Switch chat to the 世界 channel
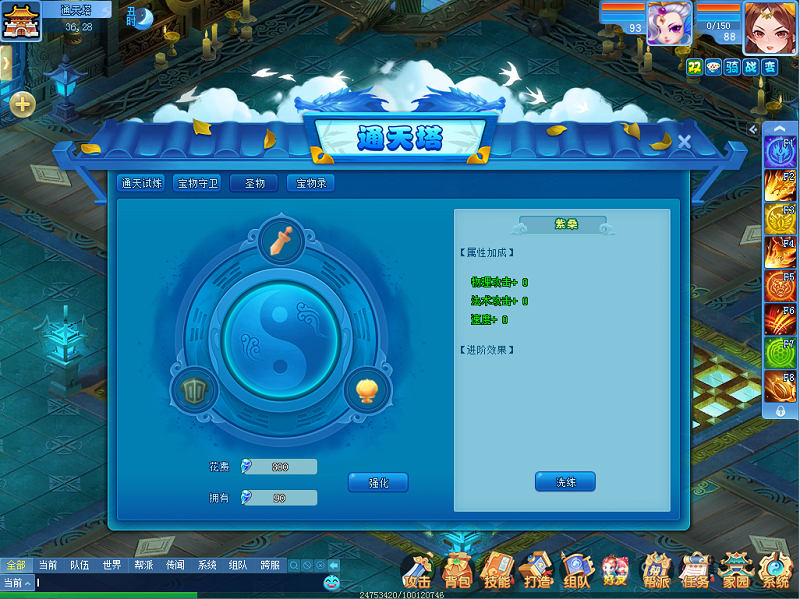 click(x=111, y=565)
